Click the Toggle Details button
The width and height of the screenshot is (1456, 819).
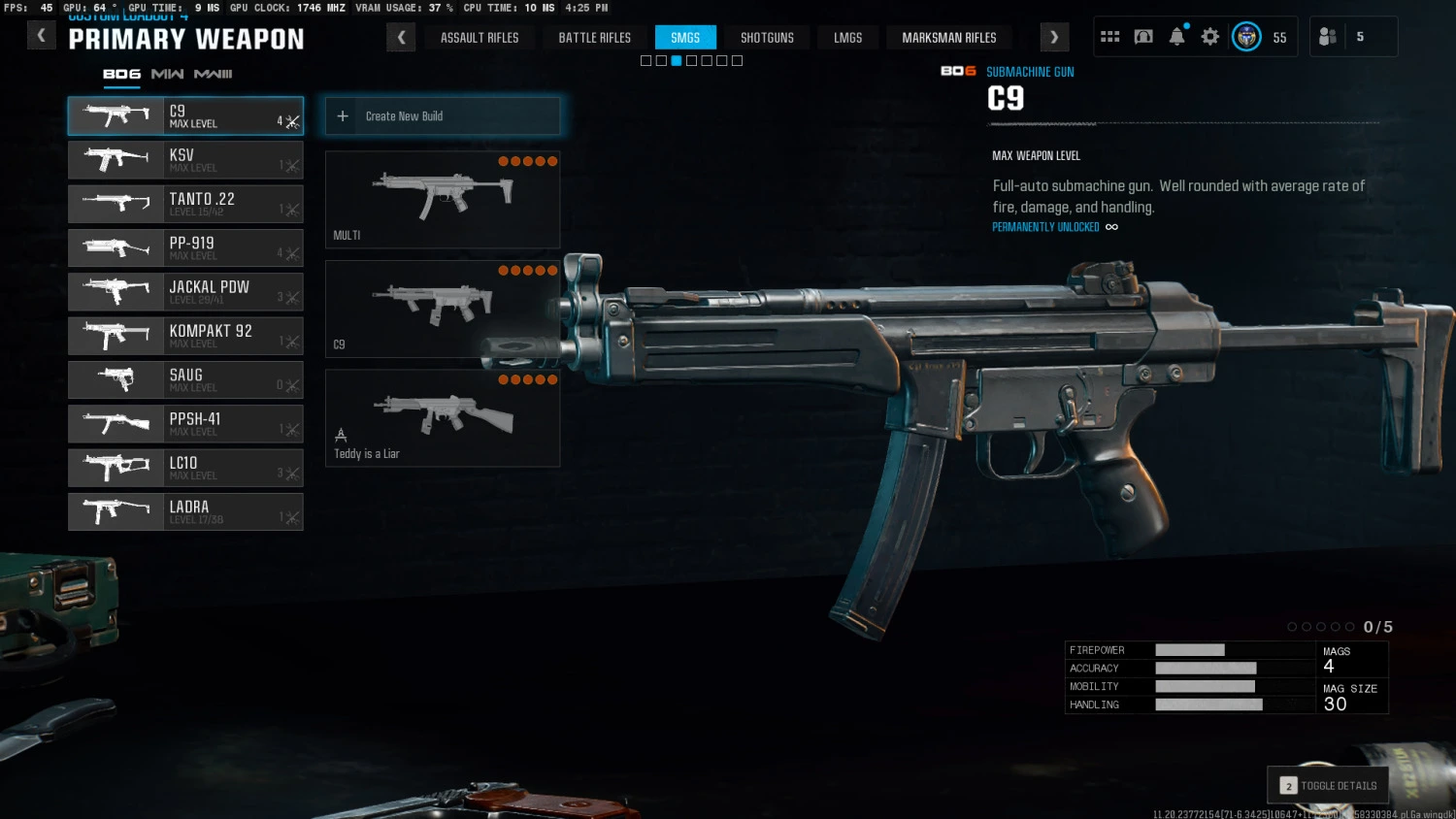click(1328, 785)
